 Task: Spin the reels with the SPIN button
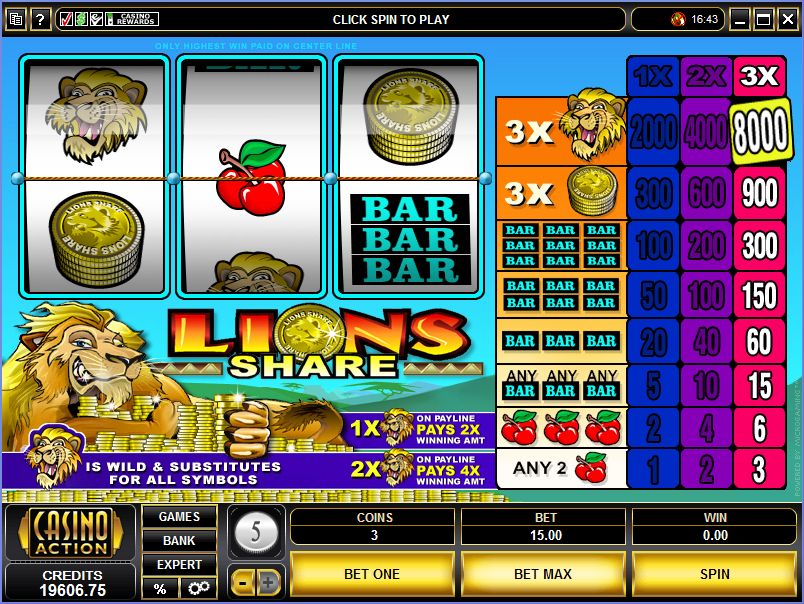click(715, 574)
